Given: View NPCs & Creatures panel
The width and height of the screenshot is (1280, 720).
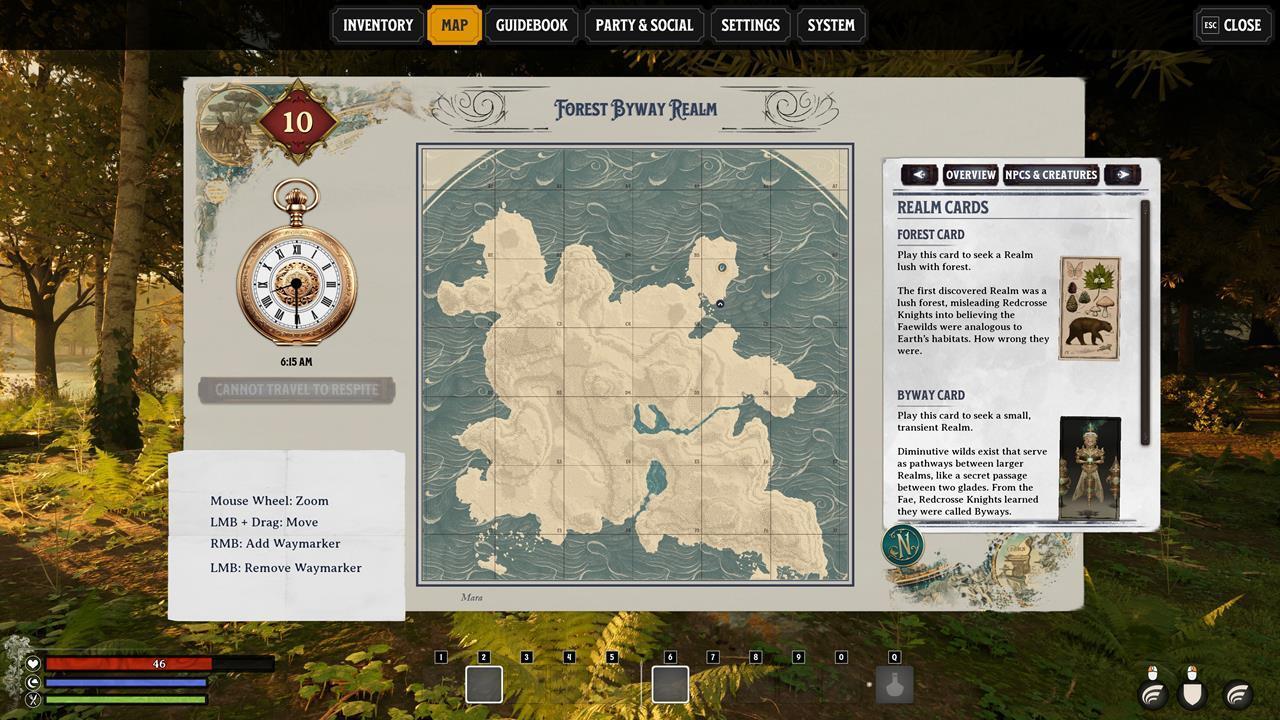Looking at the screenshot, I should coord(1051,175).
